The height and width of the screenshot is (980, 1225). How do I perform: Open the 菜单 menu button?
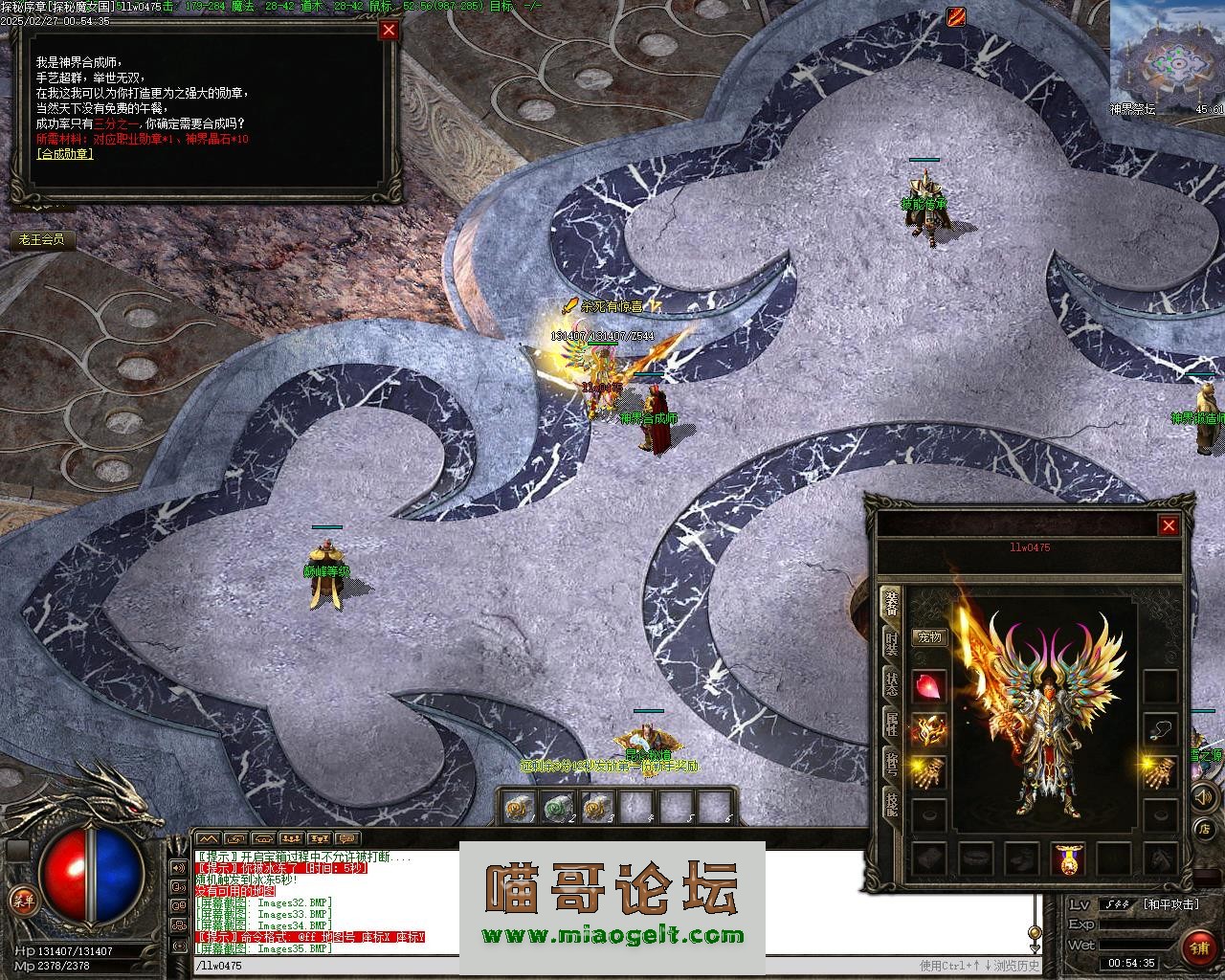click(21, 899)
